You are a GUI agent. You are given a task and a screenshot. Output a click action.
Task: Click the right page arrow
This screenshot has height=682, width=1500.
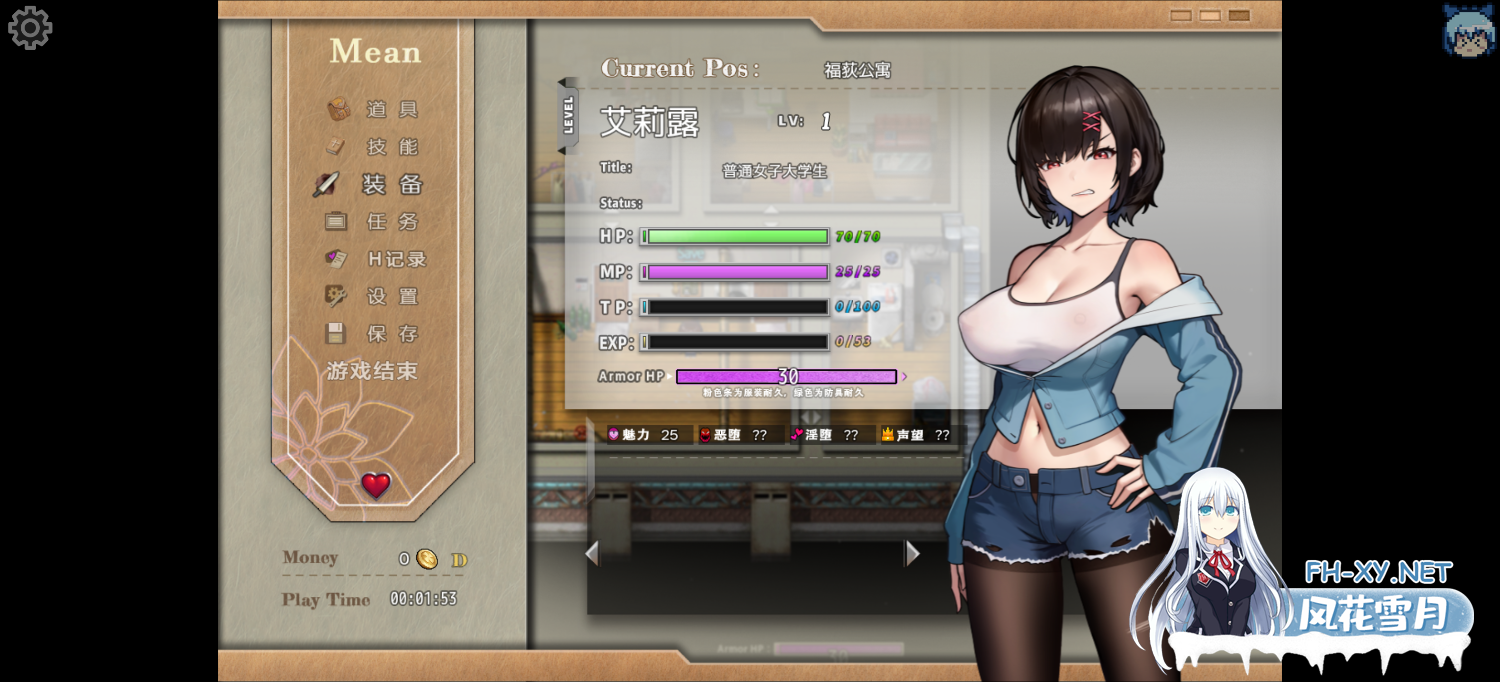pos(911,553)
